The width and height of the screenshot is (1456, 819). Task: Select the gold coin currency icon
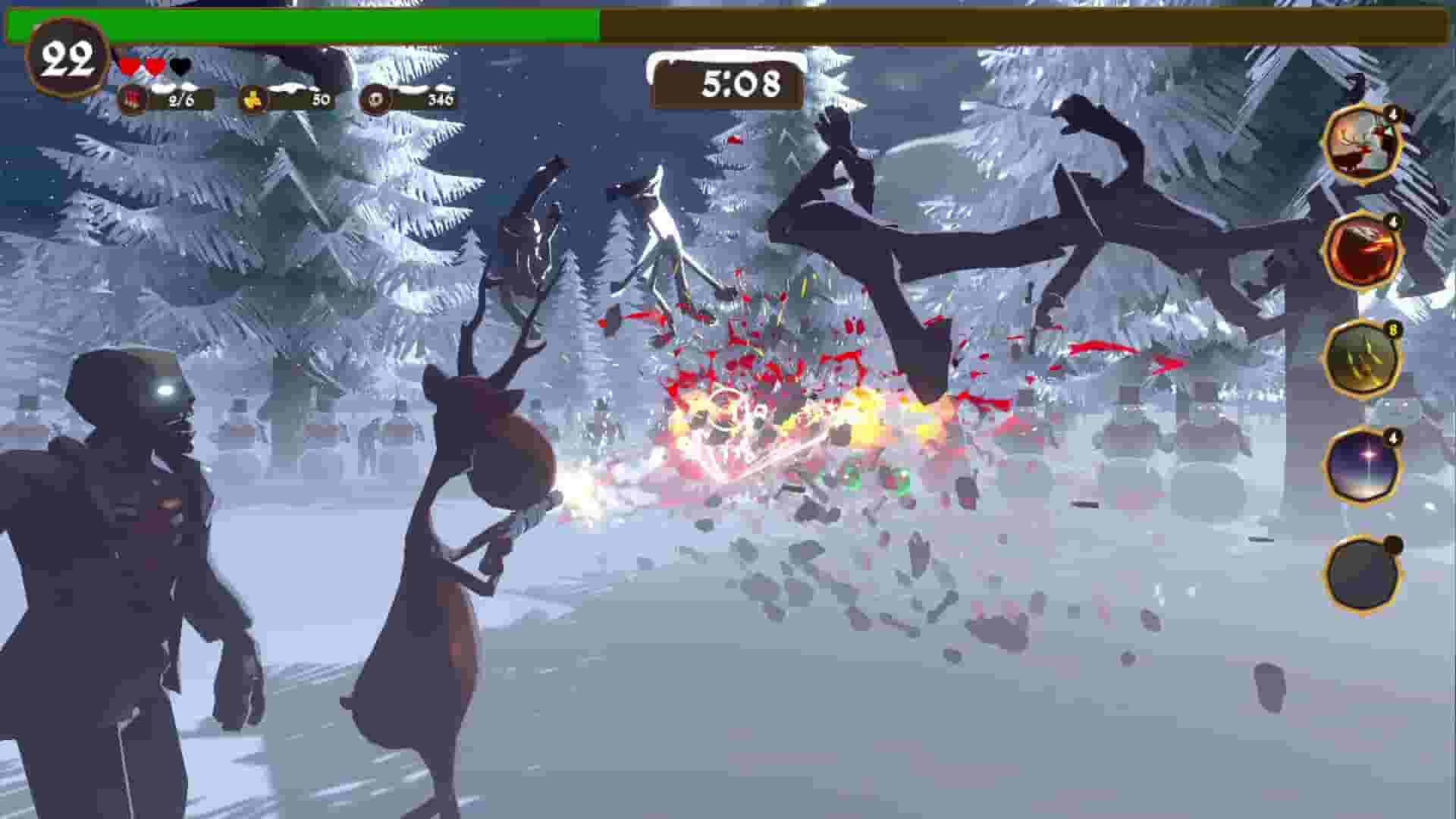[x=253, y=99]
